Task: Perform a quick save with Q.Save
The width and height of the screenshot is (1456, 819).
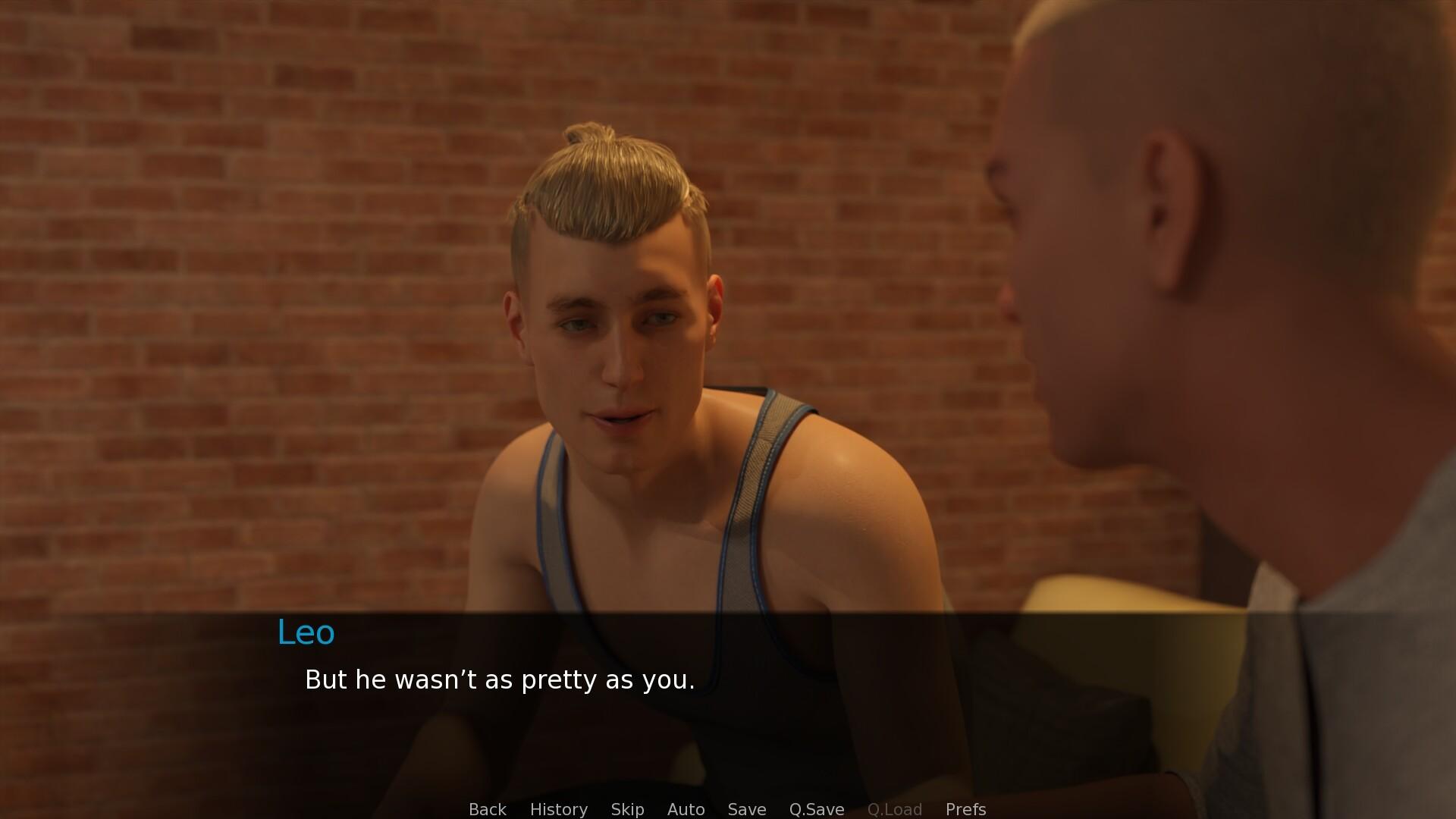Action: tap(815, 809)
